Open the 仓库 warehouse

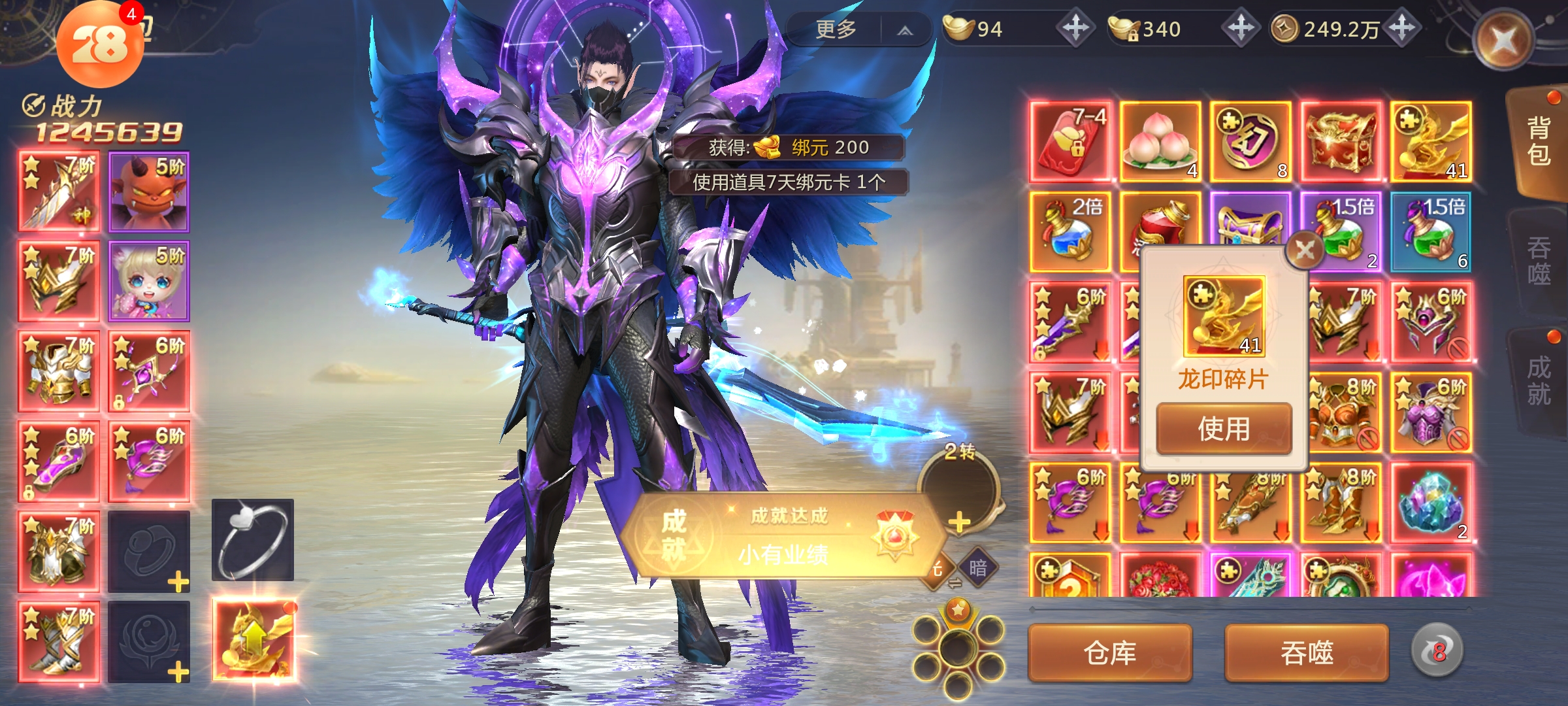1110,652
